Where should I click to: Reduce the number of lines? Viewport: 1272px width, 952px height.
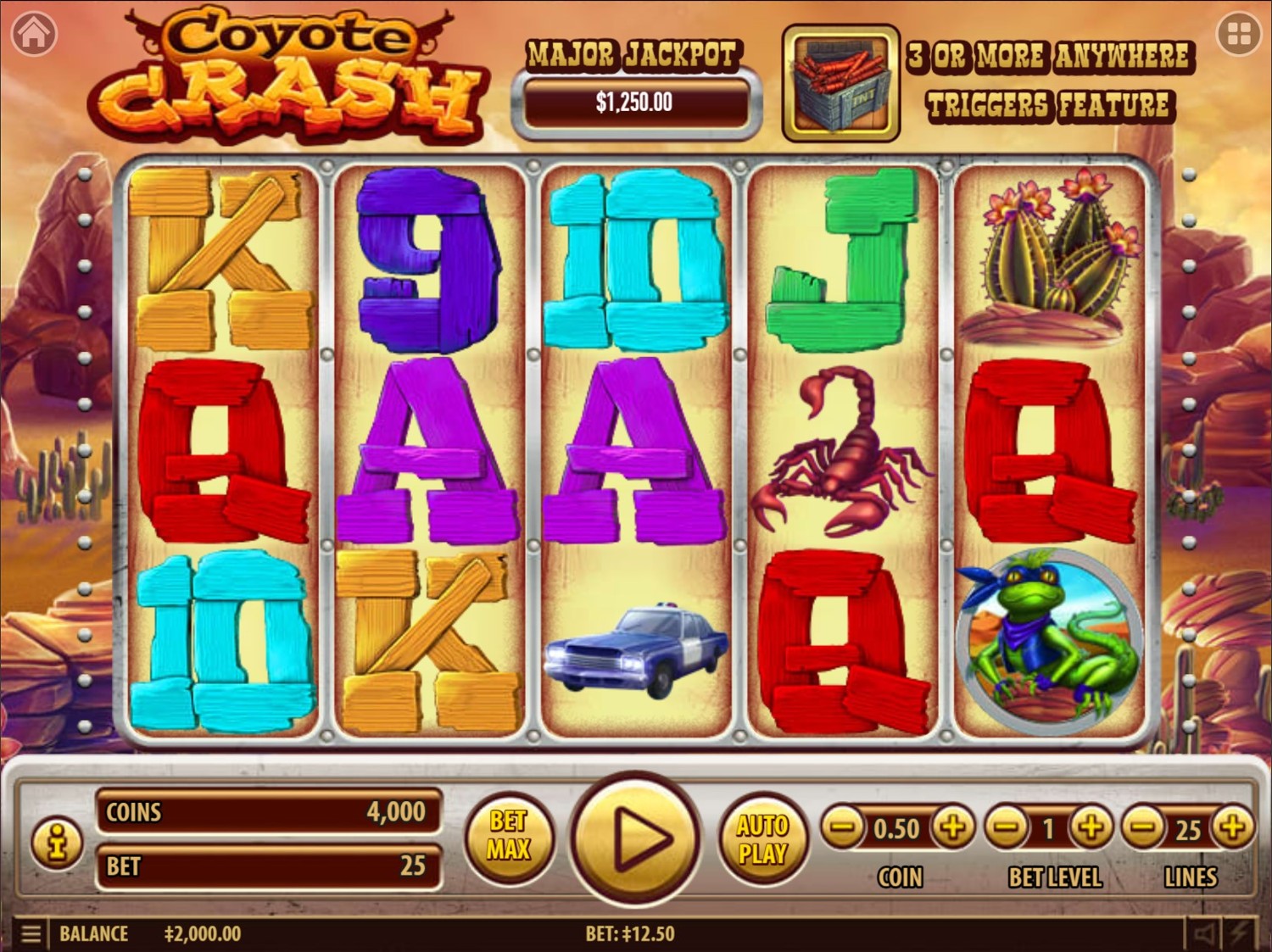tap(1143, 827)
